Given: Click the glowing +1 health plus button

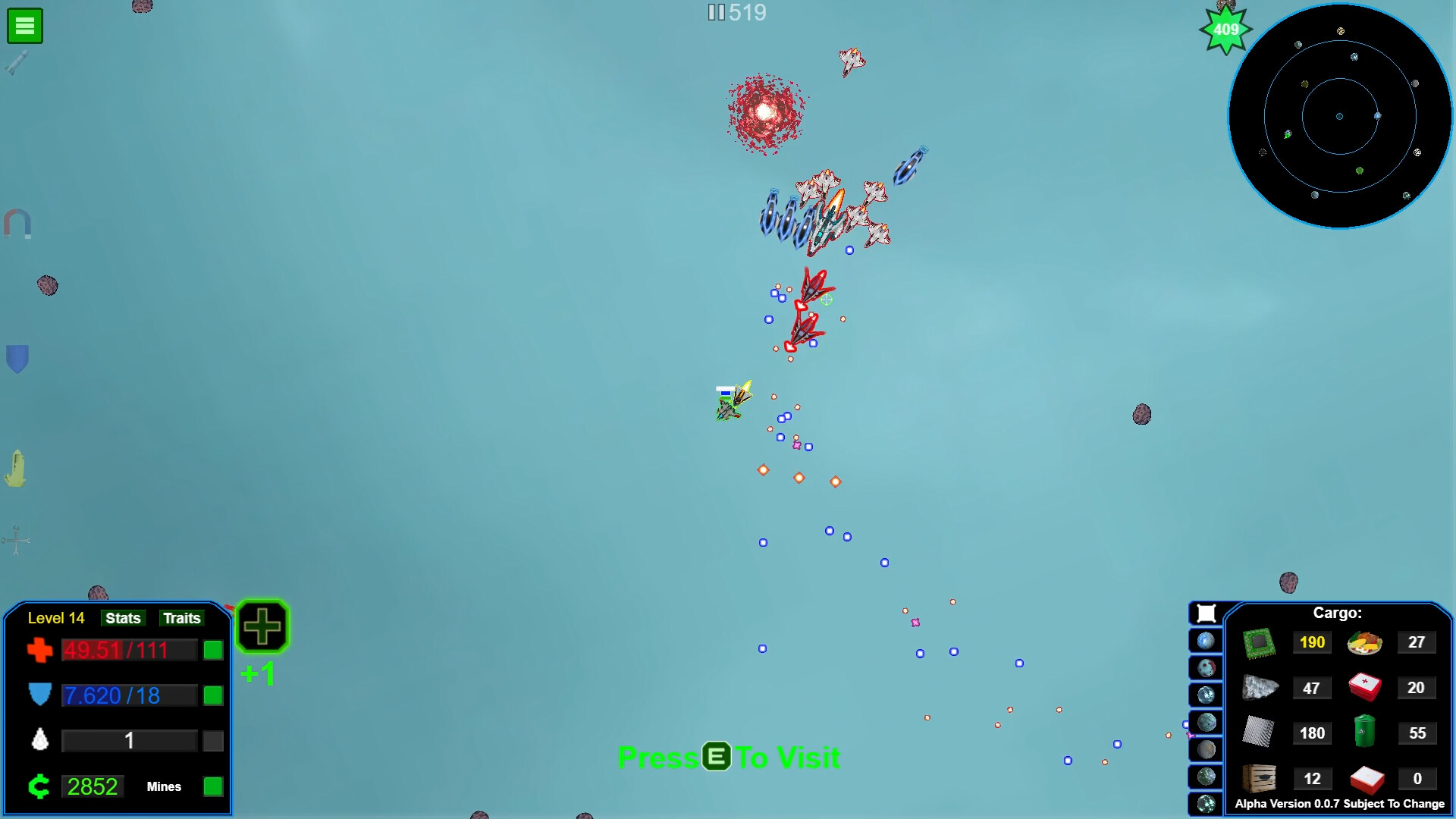Looking at the screenshot, I should pyautogui.click(x=262, y=626).
